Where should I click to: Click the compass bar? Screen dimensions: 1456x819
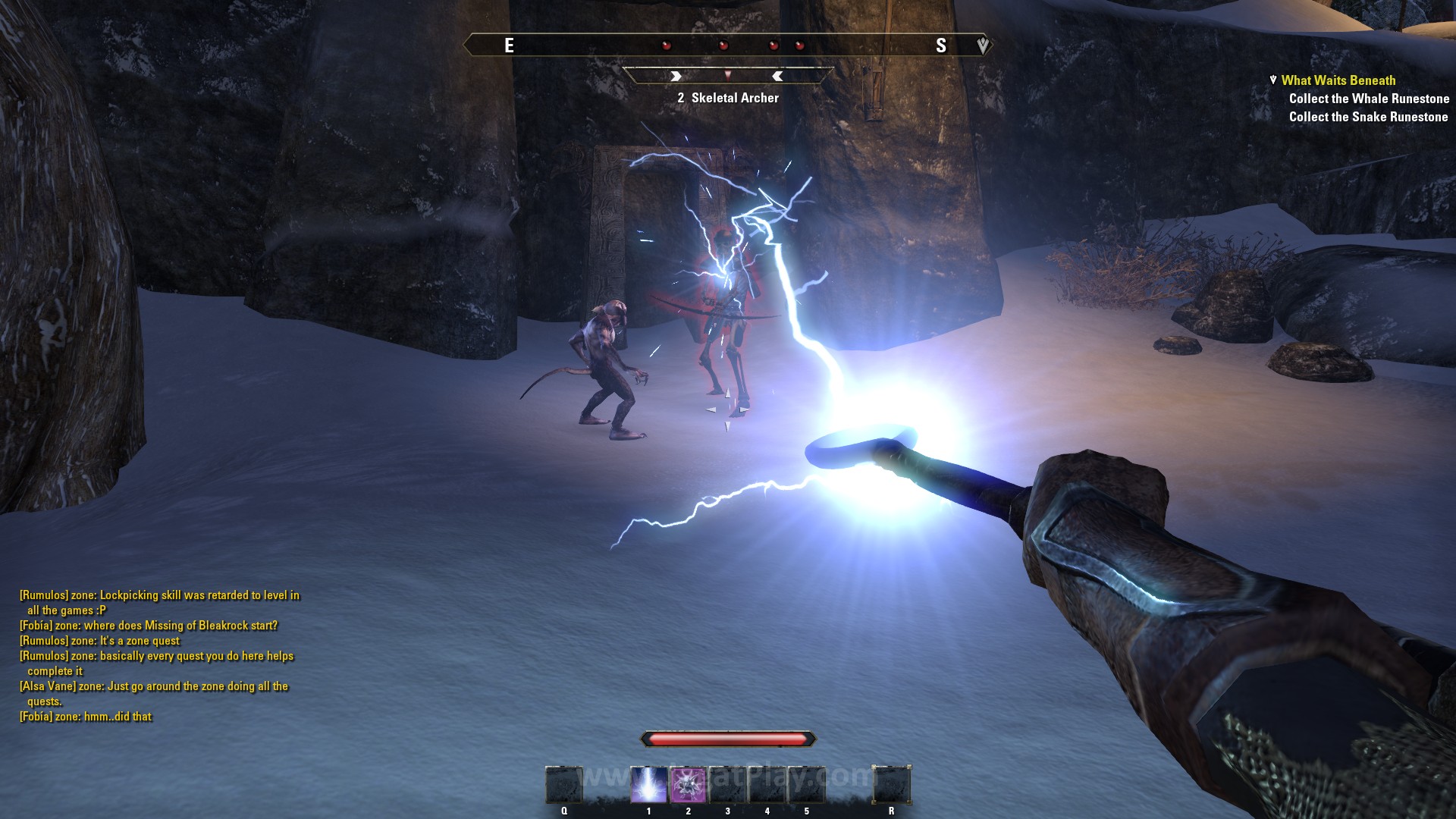[x=726, y=45]
